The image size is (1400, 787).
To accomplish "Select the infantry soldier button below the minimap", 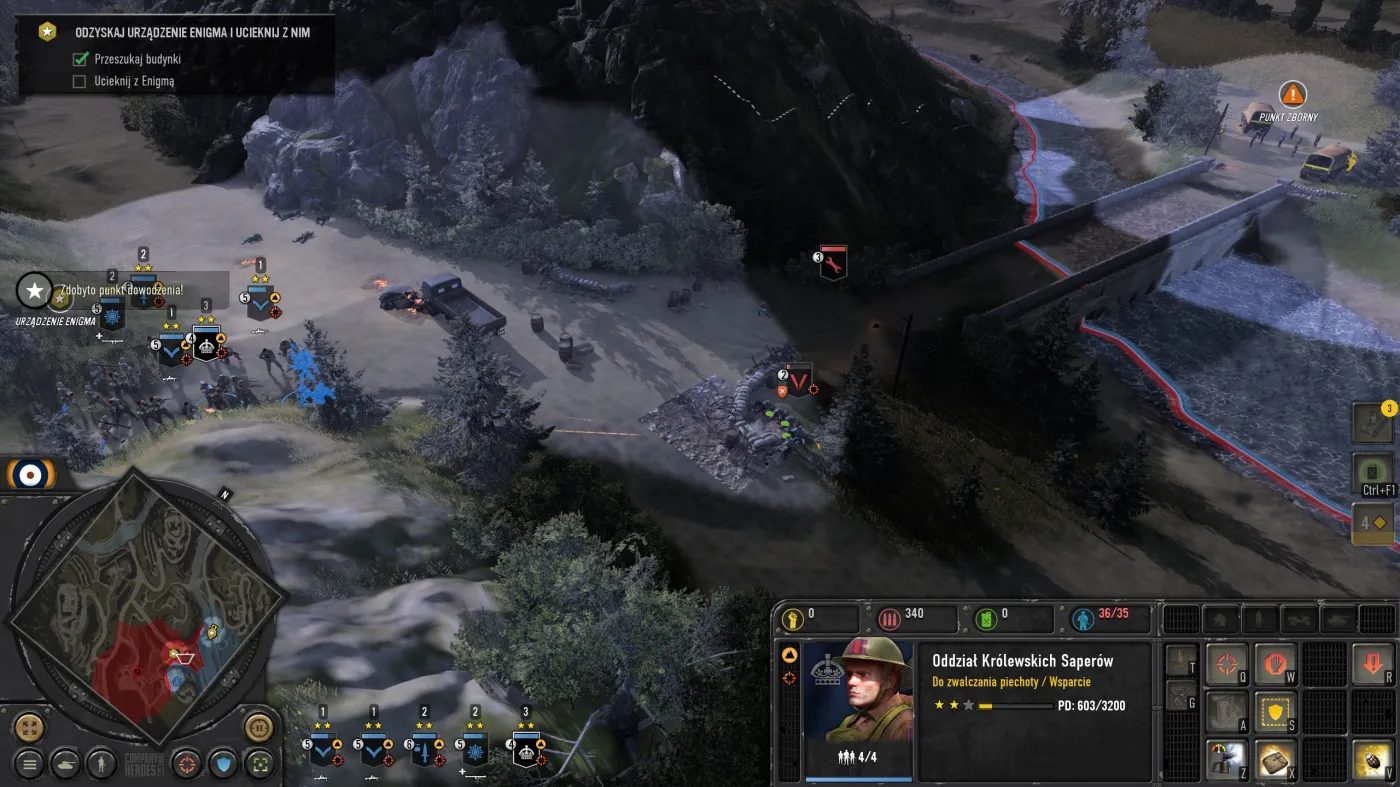I will (101, 765).
